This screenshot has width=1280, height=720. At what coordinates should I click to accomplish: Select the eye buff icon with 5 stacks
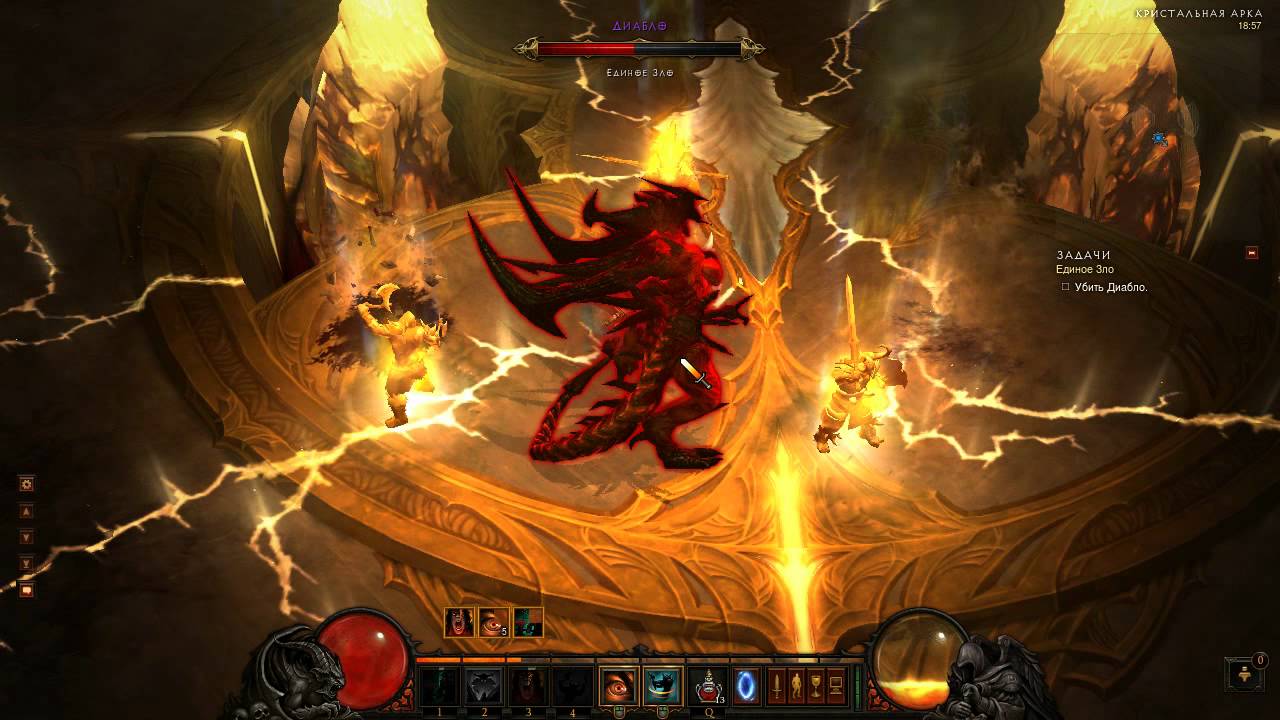tap(494, 622)
